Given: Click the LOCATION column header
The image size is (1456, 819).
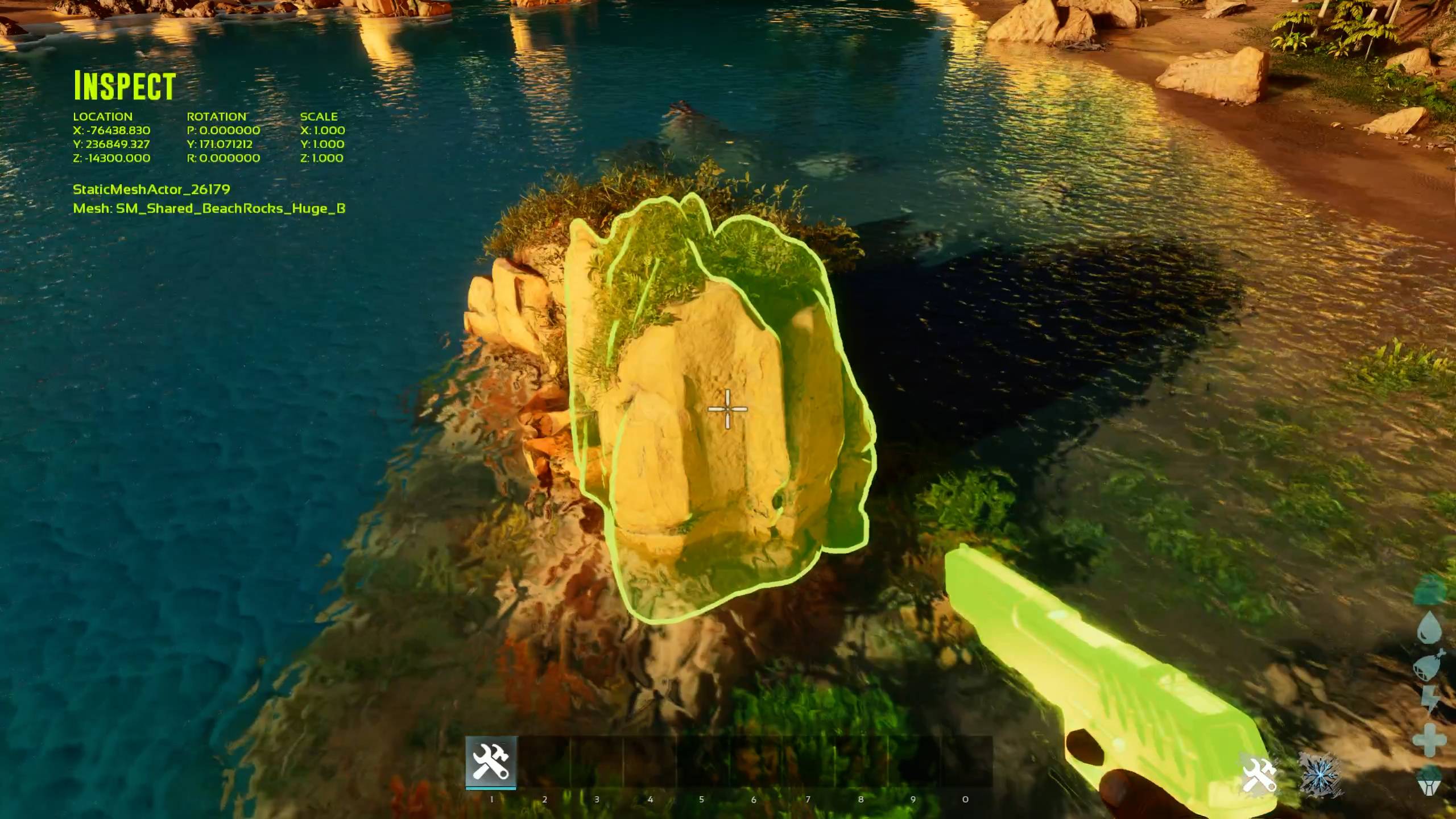Looking at the screenshot, I should [x=103, y=116].
